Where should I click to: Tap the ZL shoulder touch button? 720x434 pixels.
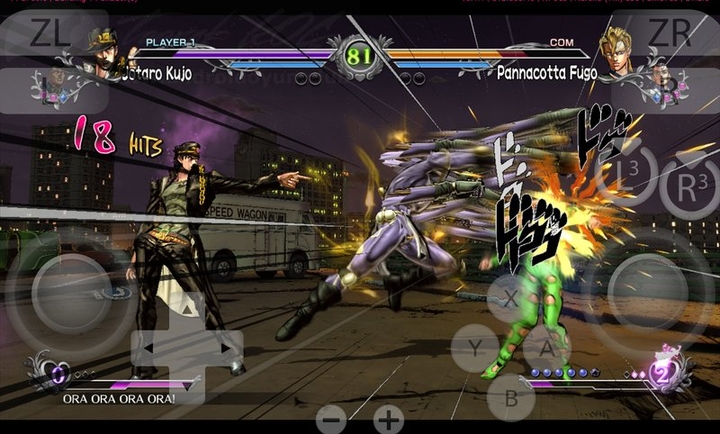click(50, 33)
